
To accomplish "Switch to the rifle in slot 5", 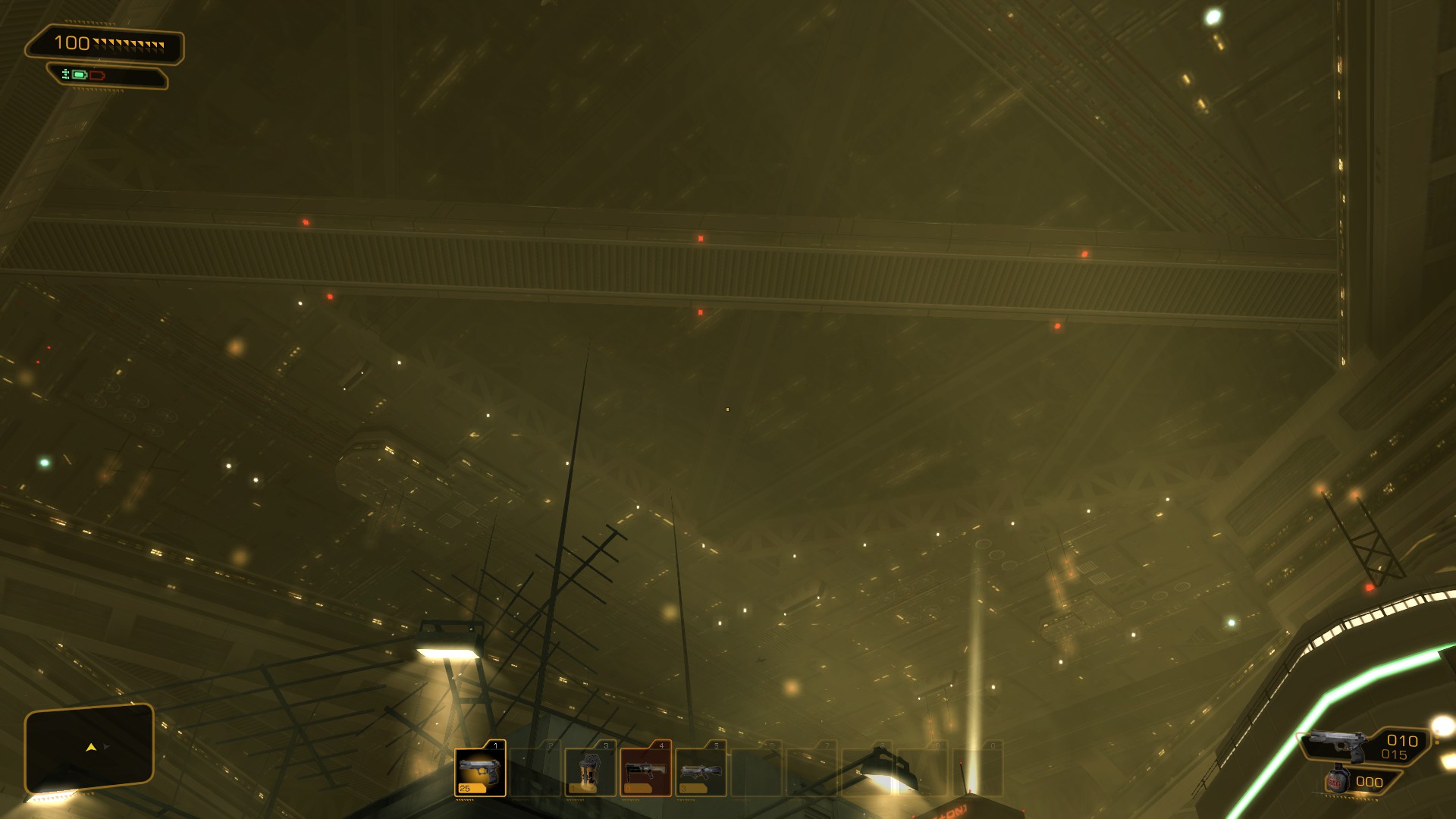I will [x=701, y=770].
